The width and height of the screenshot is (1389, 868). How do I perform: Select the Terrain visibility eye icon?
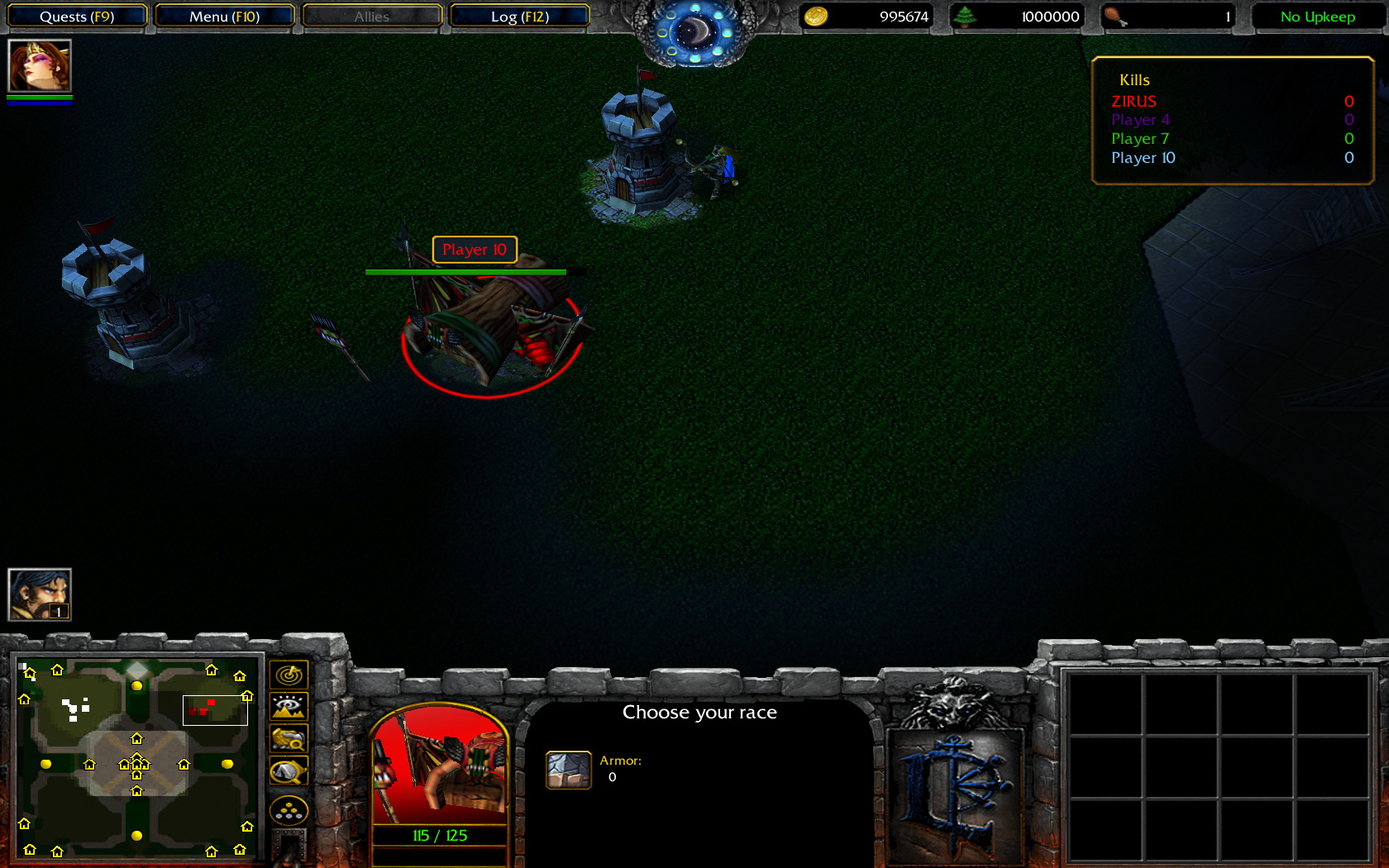(288, 706)
